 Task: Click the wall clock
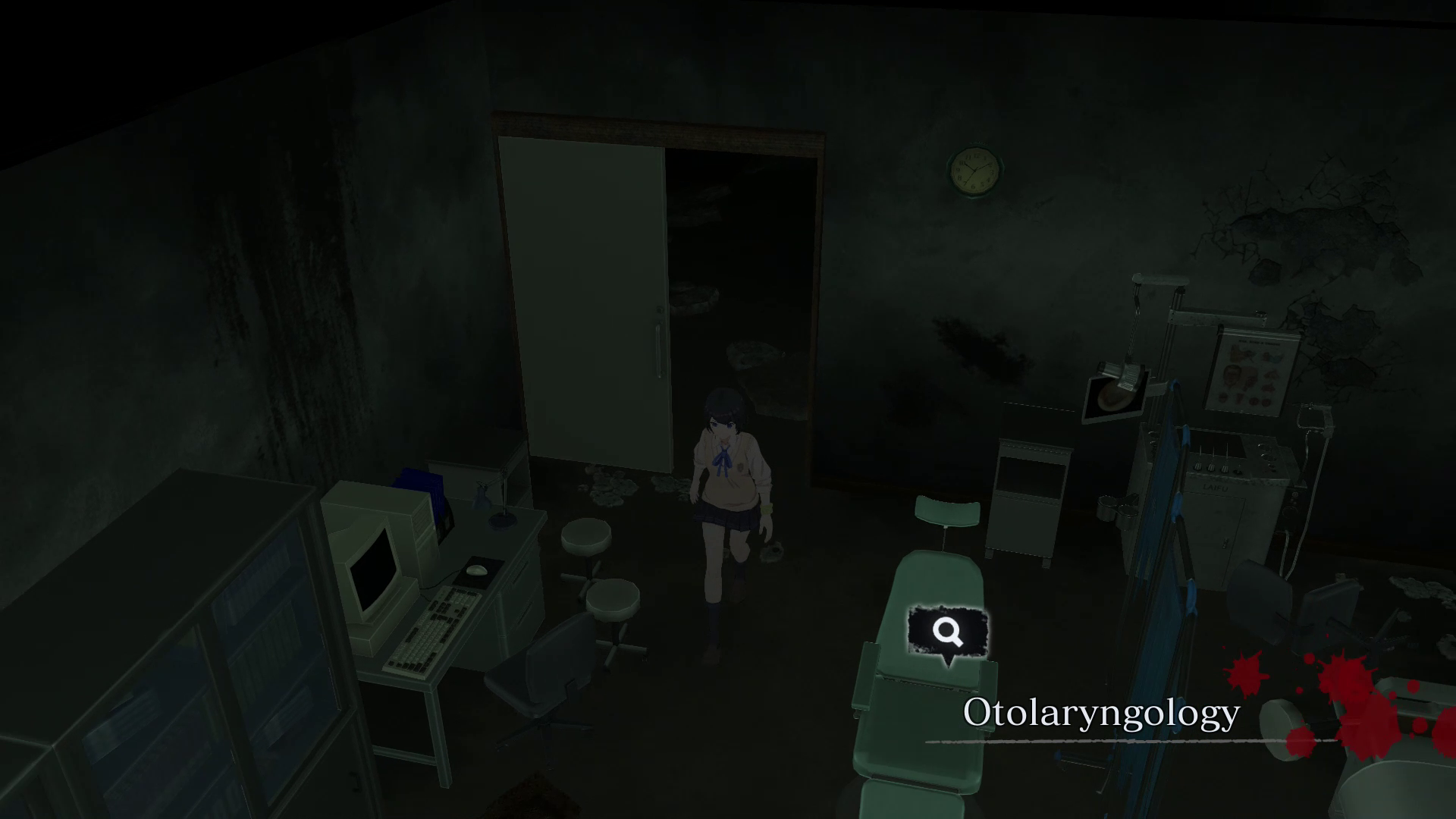(974, 168)
